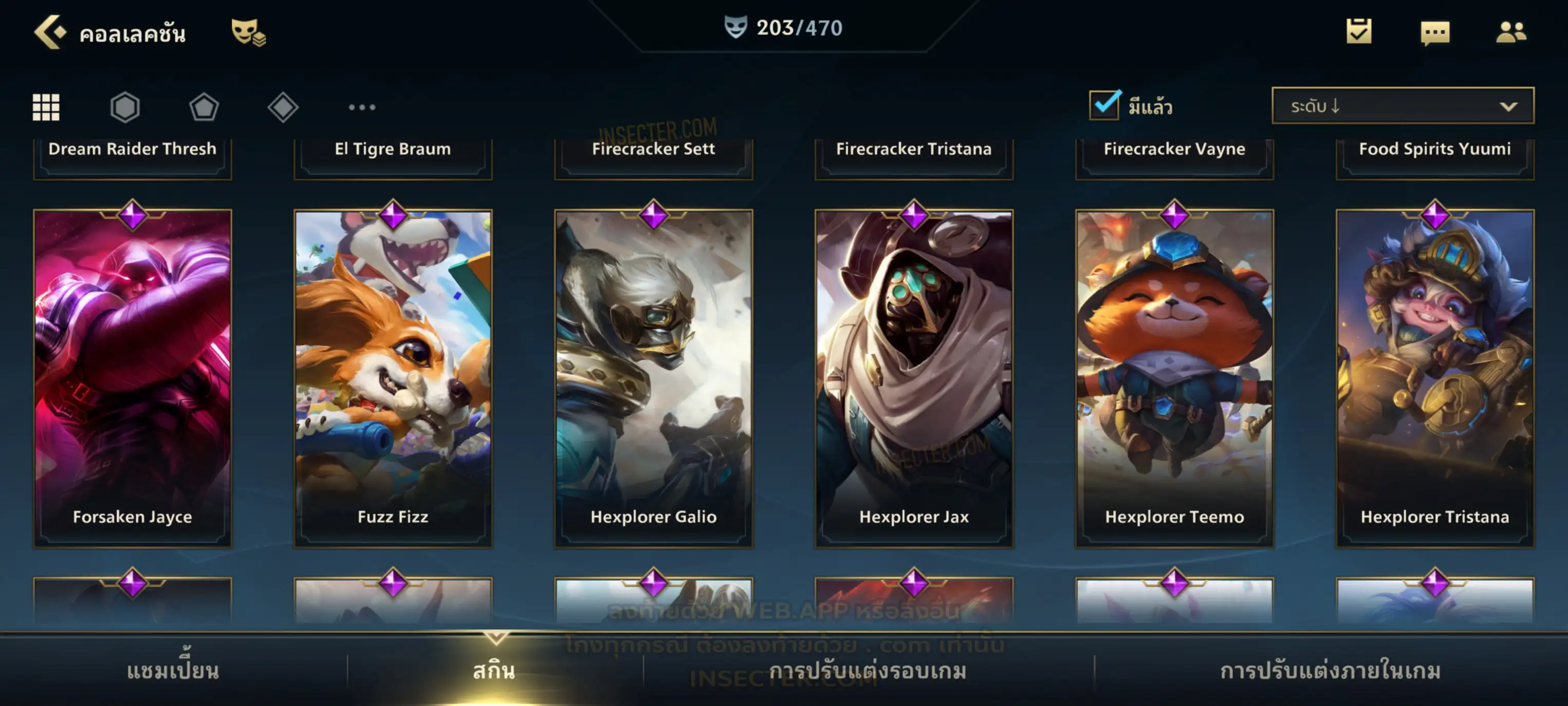Open the chat bubble icon

[1435, 33]
